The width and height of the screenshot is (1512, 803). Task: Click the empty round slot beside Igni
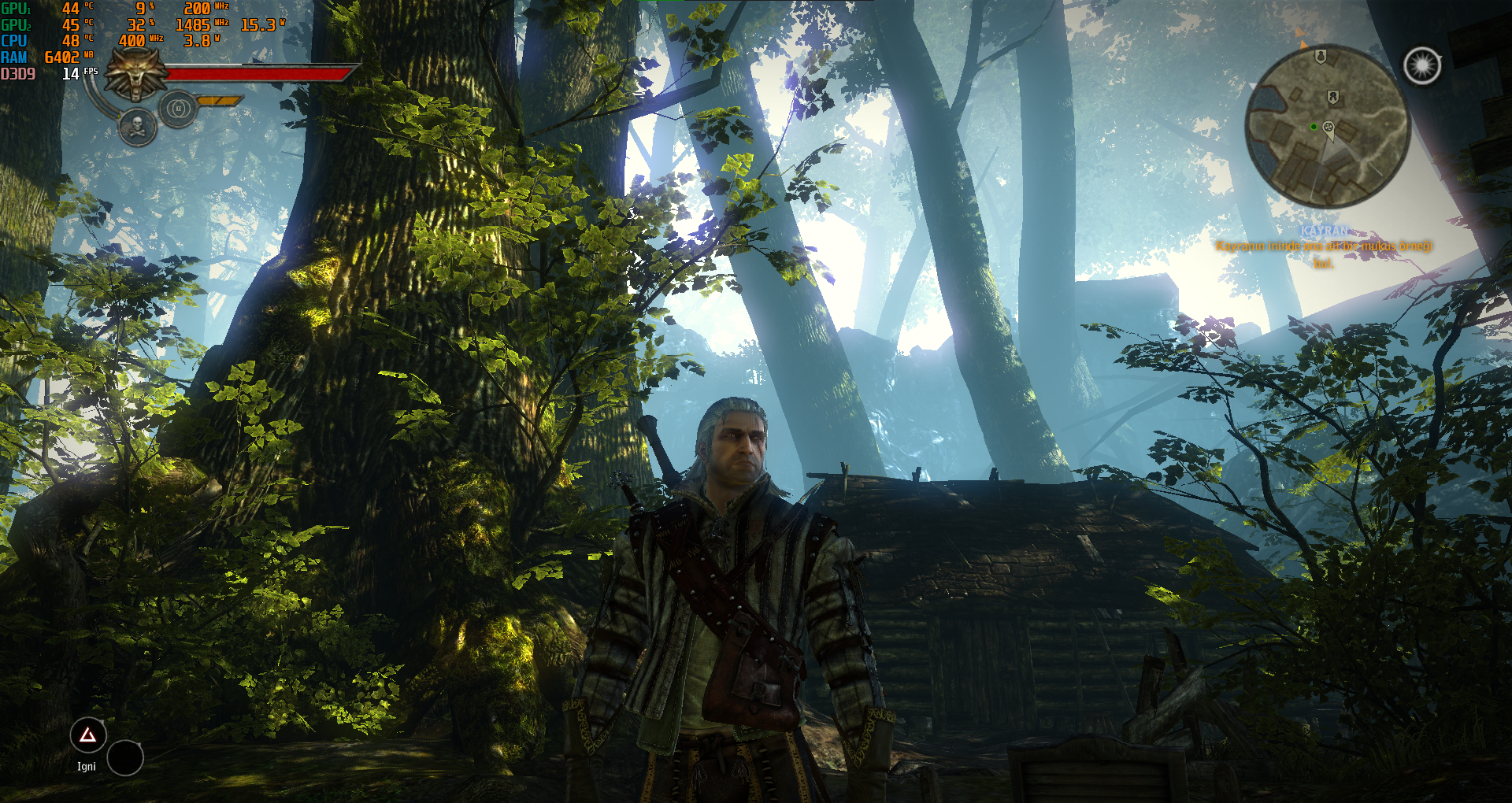coord(125,758)
